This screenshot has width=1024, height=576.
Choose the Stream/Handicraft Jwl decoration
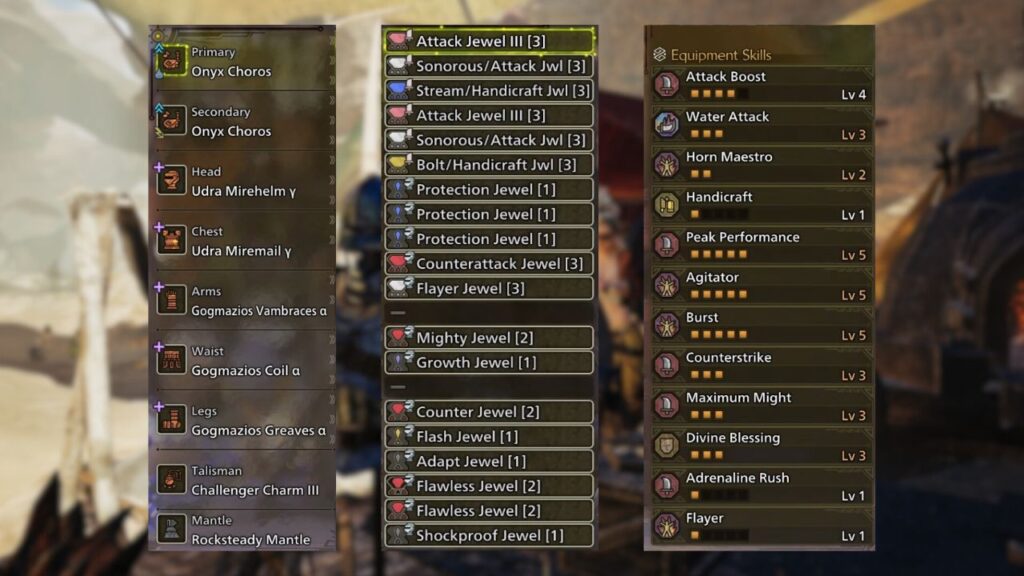[489, 91]
